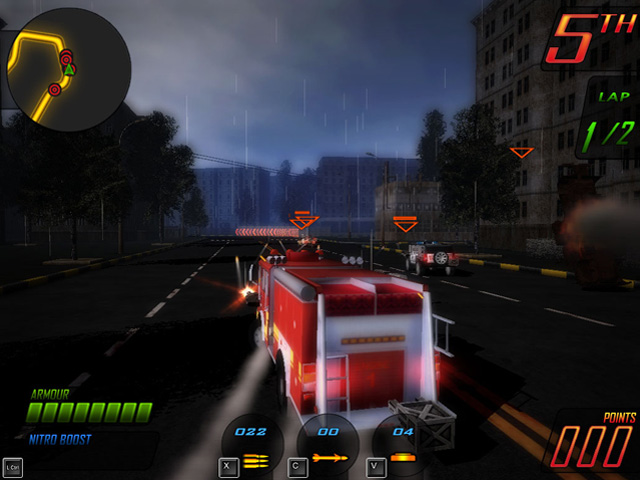640x480 pixels.
Task: Activate the Nitro Boost gauge
Action: (x=90, y=451)
